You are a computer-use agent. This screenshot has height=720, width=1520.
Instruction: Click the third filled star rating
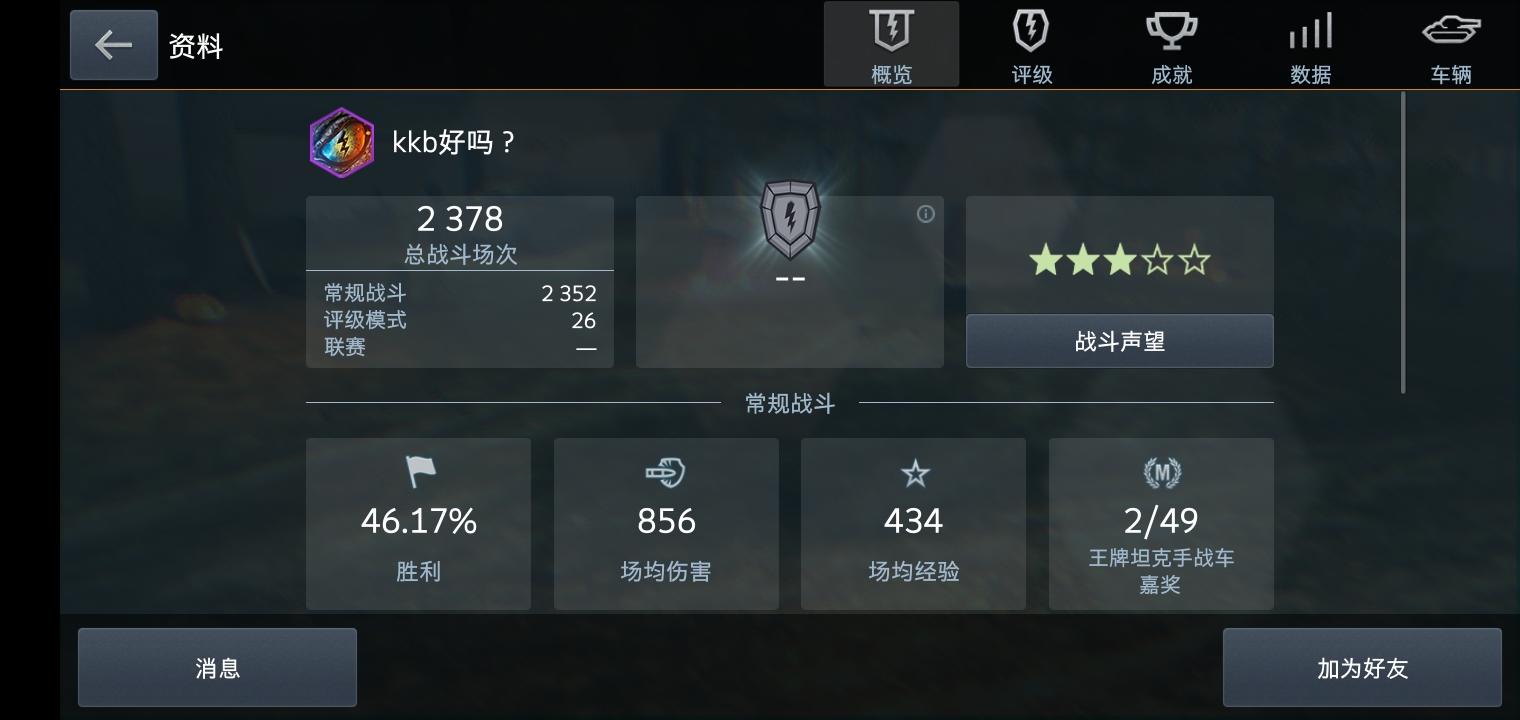[x=1119, y=259]
